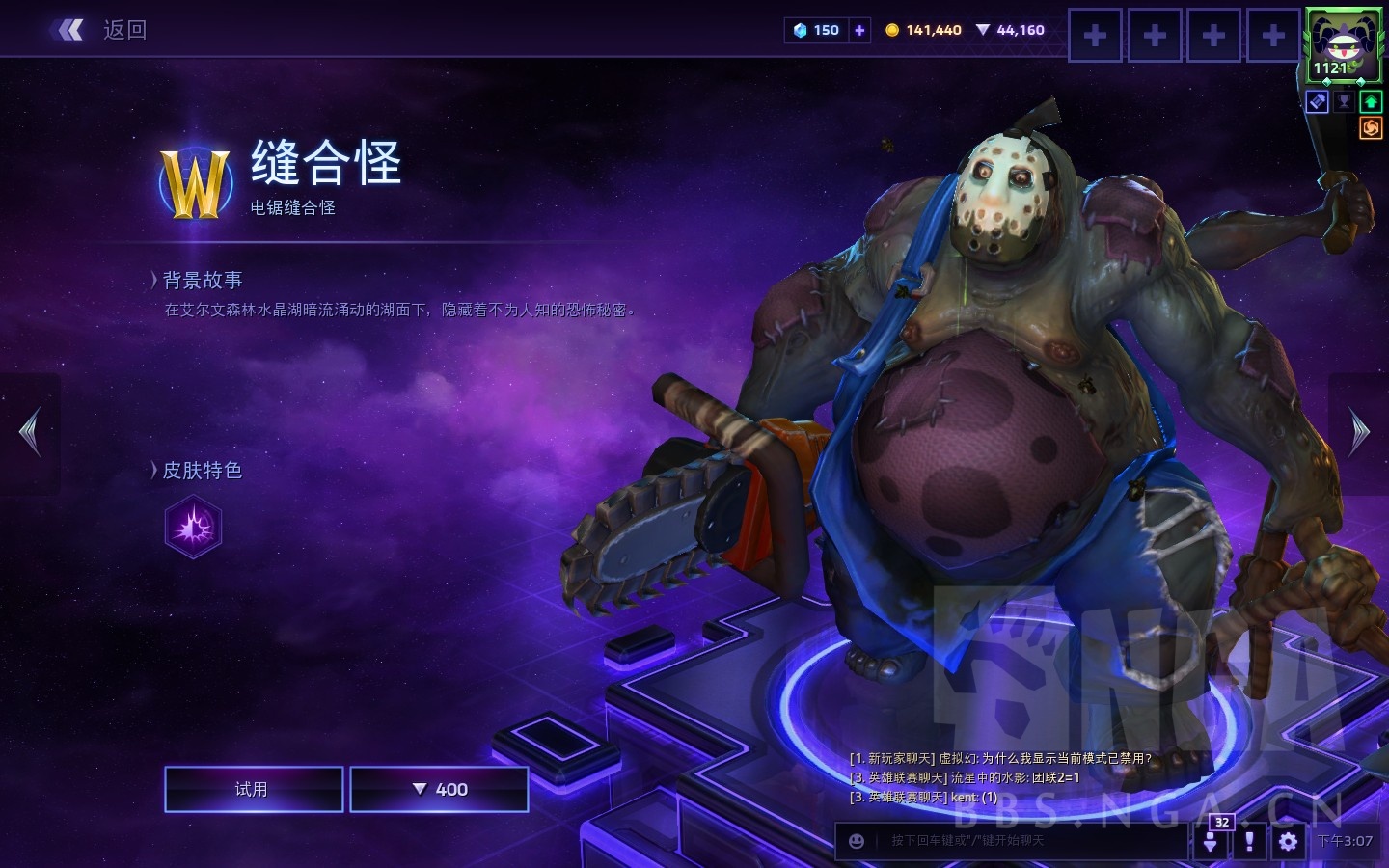Viewport: 1389px width, 868px height.
Task: Click the orange Heroes spinner icon
Action: click(x=1370, y=128)
